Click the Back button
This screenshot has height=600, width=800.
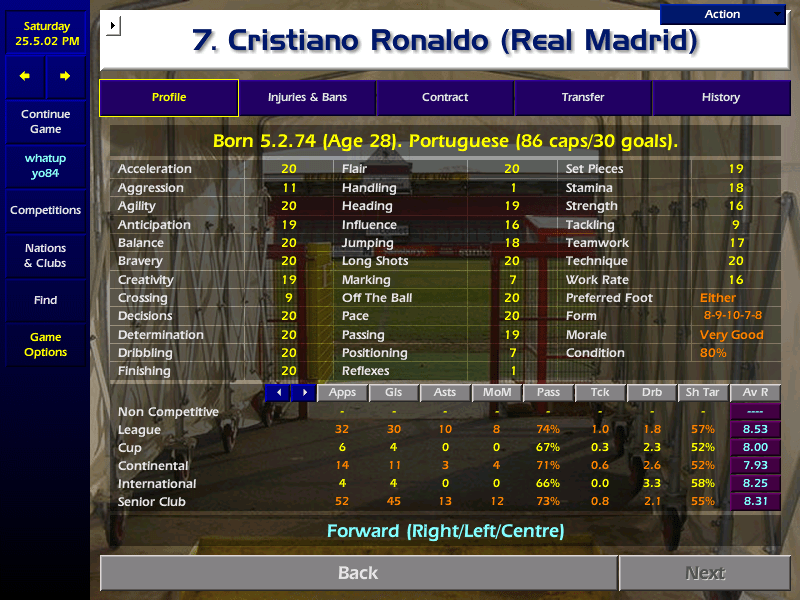point(358,573)
